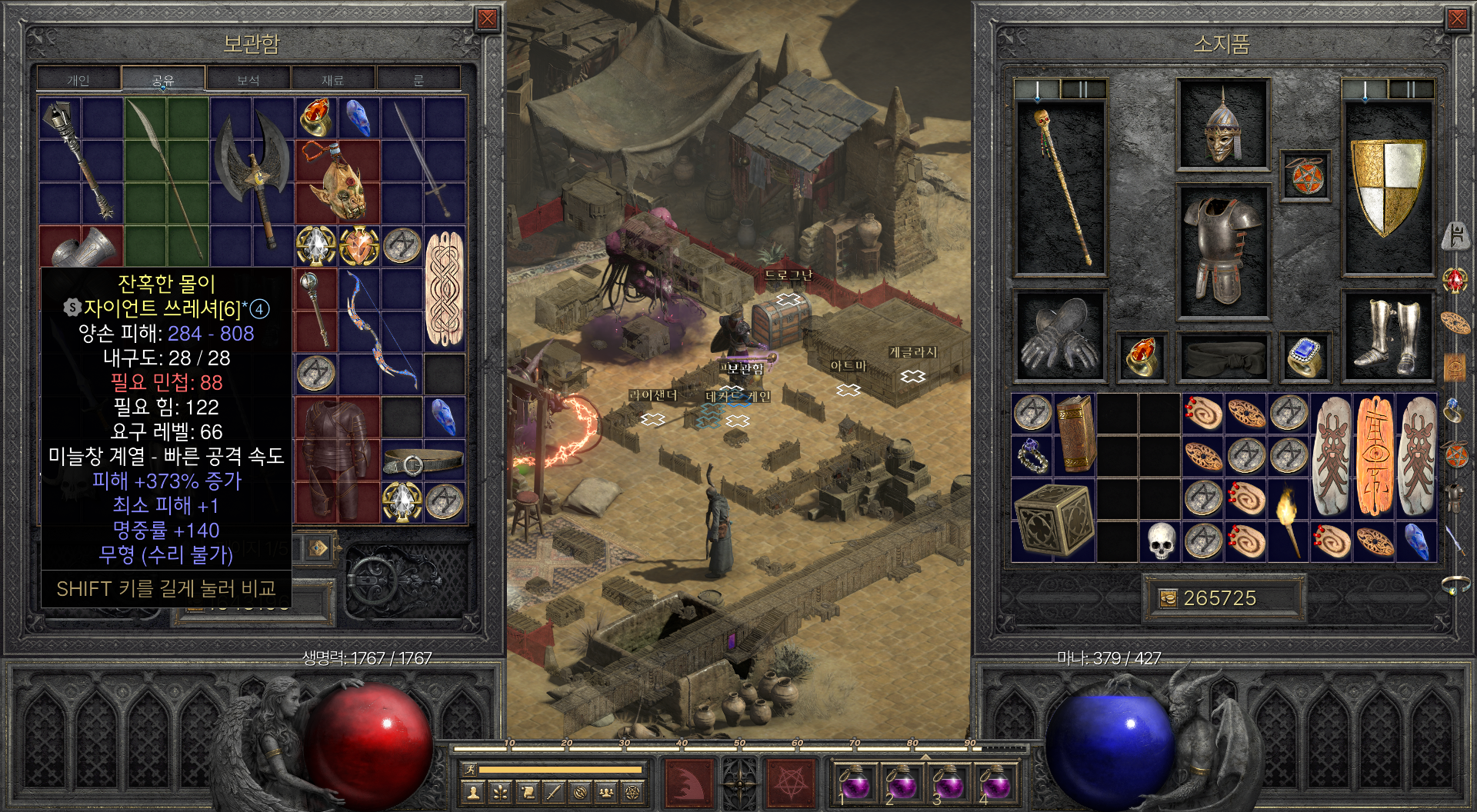Image resolution: width=1477 pixels, height=812 pixels.
Task: Select the pentagram right-click skill icon
Action: click(789, 783)
